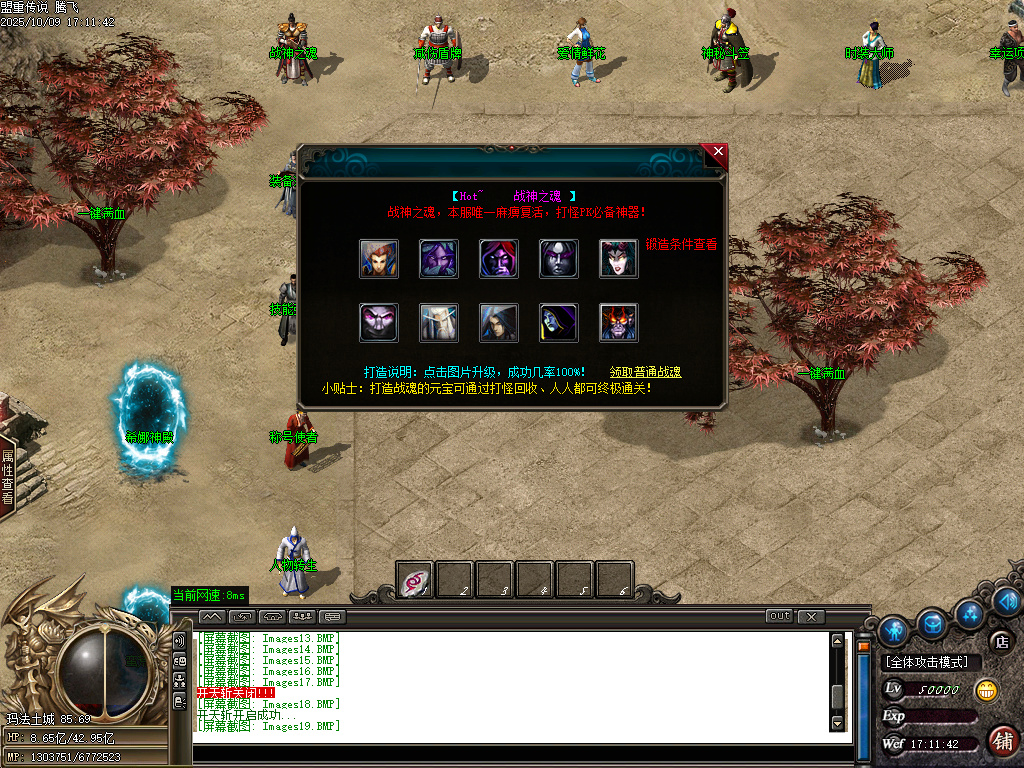1024x768 pixels.
Task: Open the red 铺 store button
Action: click(1002, 741)
